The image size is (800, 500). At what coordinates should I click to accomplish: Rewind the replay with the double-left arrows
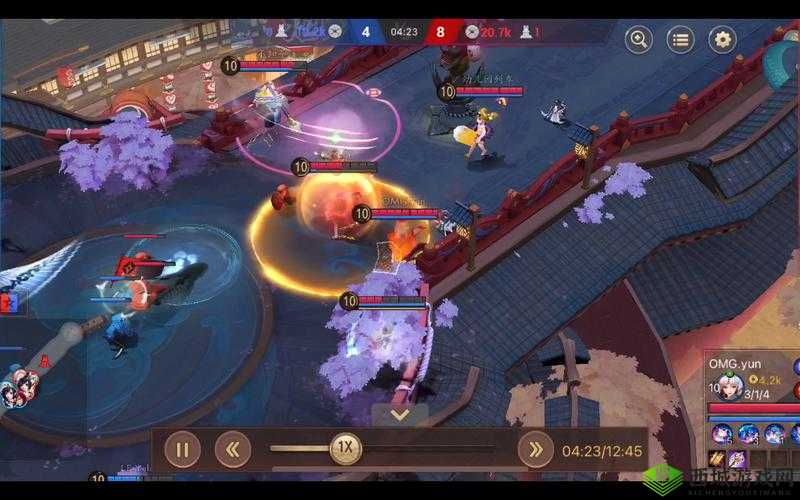tap(232, 450)
